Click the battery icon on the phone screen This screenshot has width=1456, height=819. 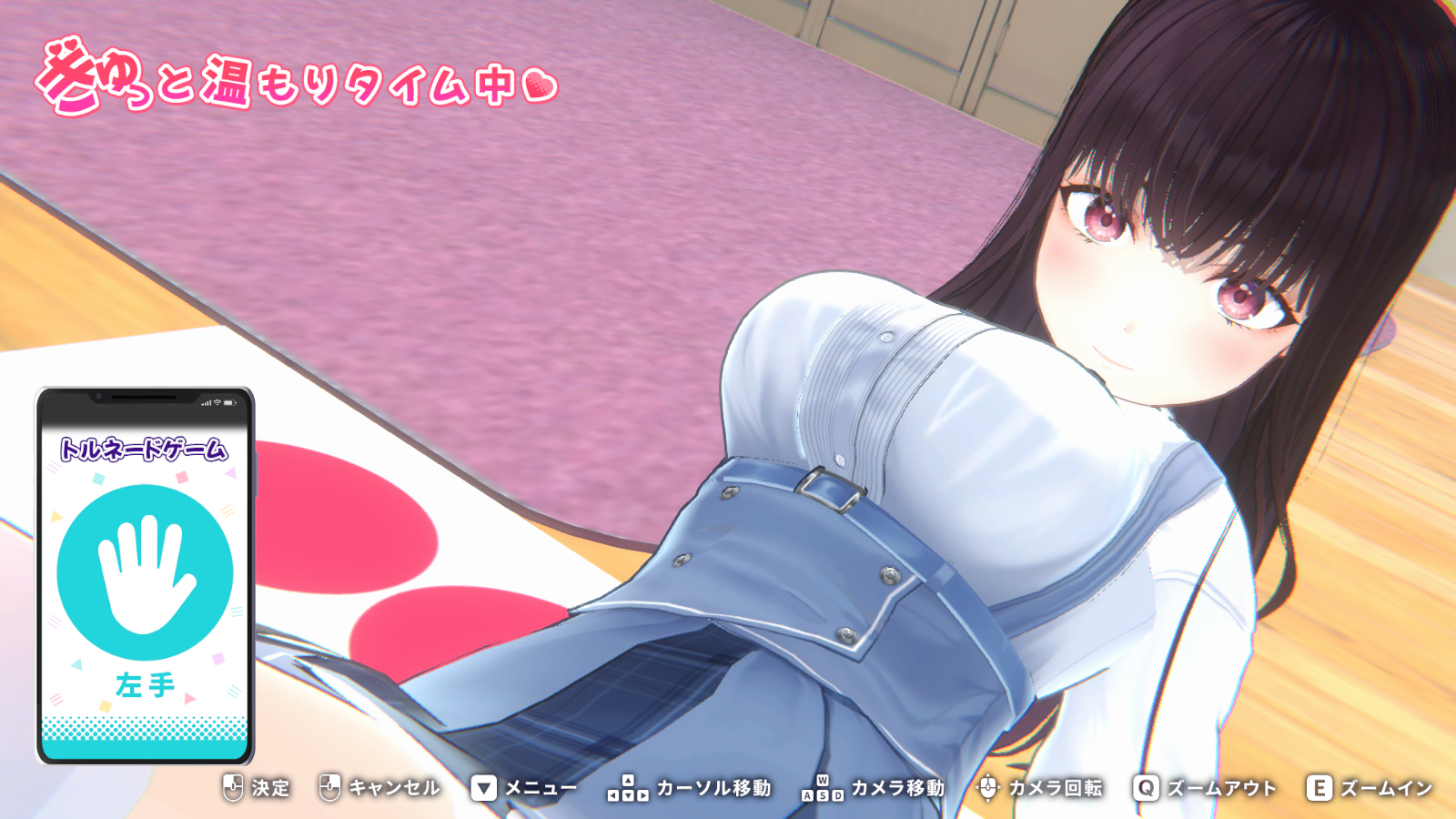[229, 403]
